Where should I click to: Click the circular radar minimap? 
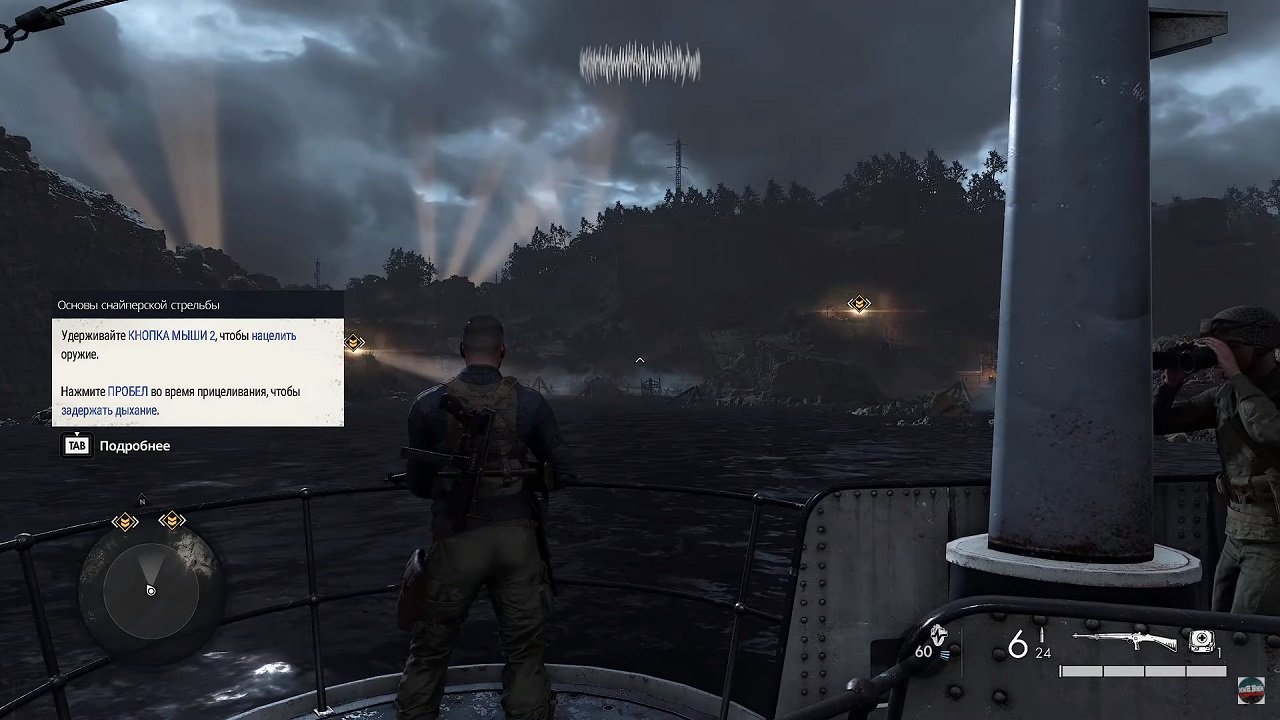150,590
